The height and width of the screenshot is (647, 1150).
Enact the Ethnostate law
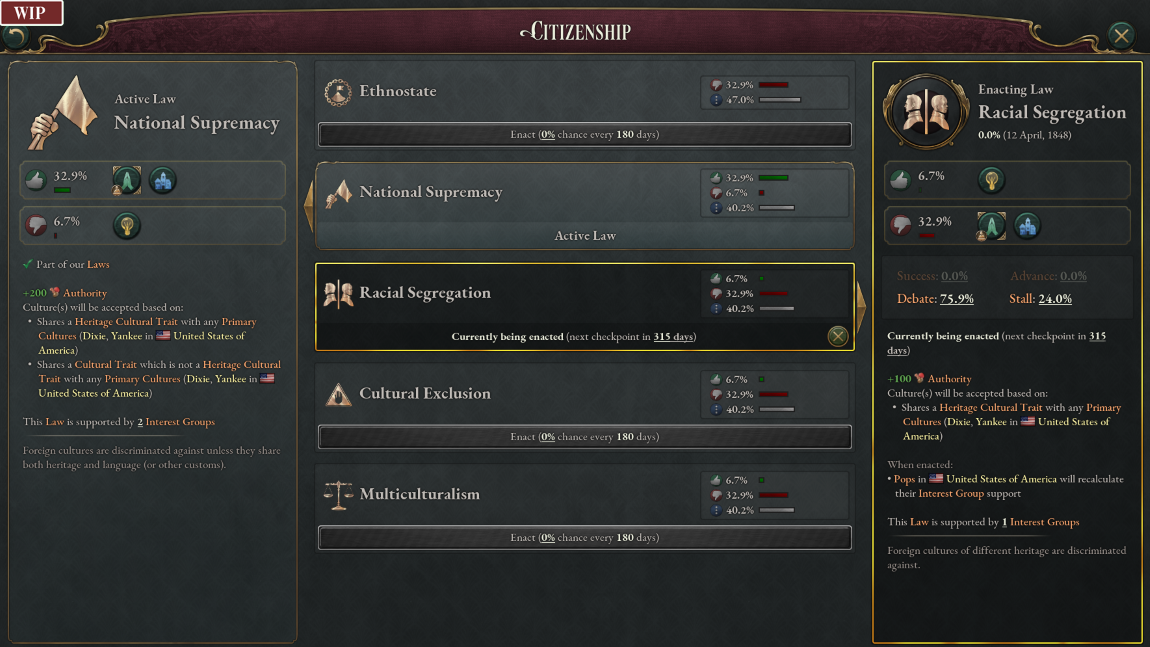point(584,134)
